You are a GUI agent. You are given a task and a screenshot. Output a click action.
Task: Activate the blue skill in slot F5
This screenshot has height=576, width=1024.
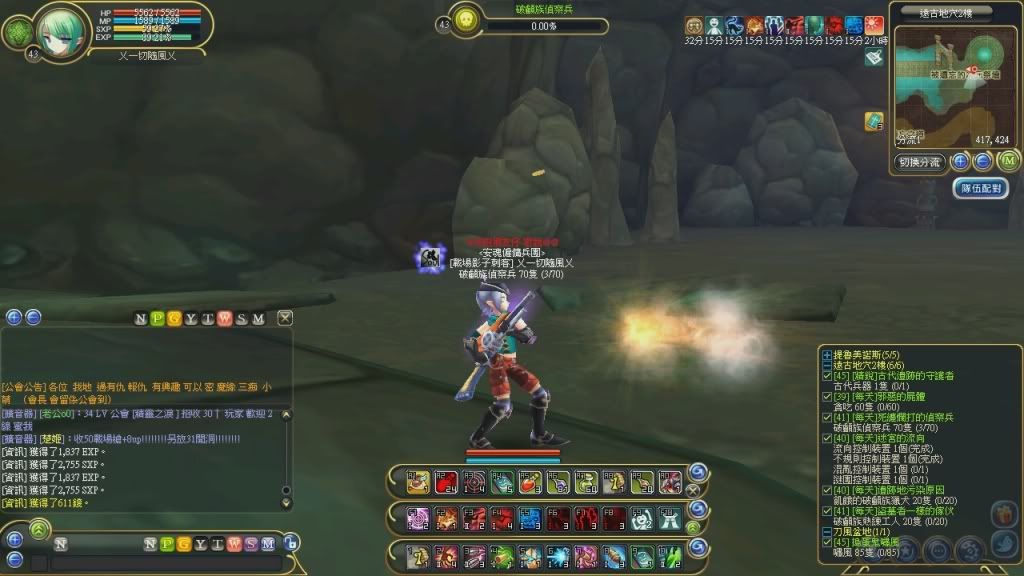[529, 519]
